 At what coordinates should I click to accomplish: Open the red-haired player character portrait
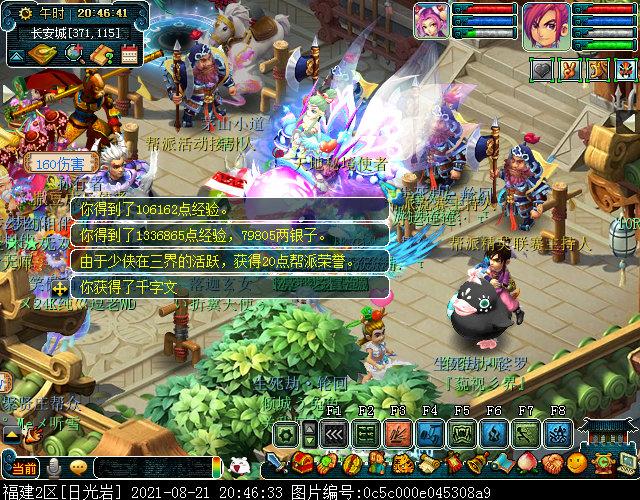tap(547, 26)
